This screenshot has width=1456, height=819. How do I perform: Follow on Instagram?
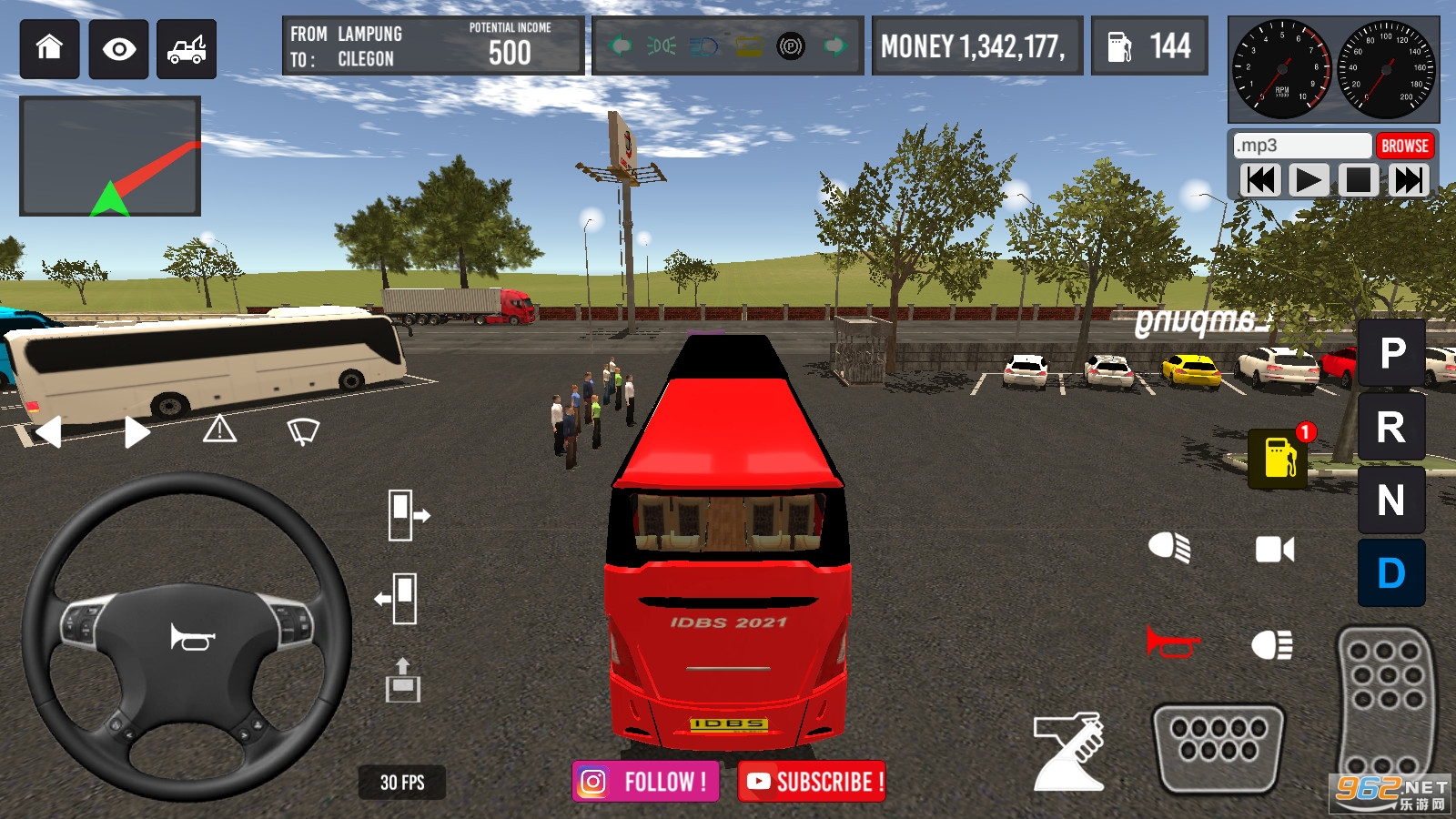click(x=645, y=782)
